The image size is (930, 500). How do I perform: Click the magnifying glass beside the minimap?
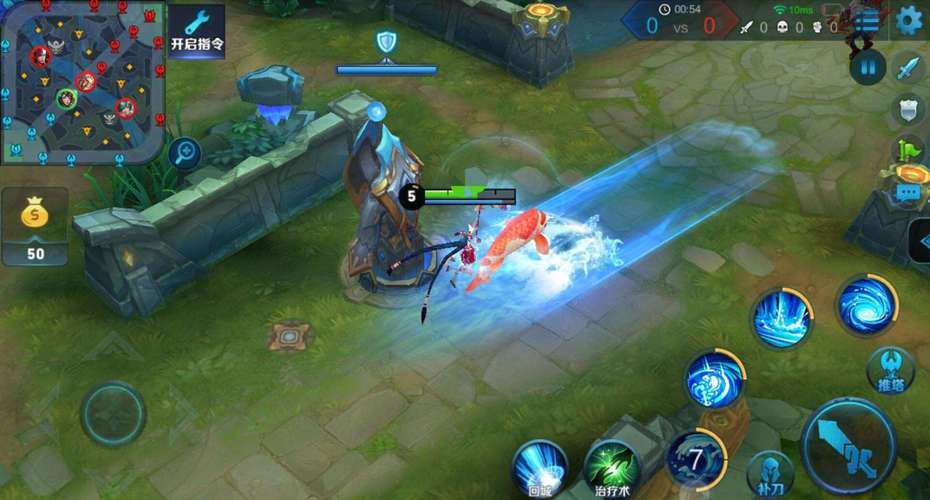[x=184, y=153]
